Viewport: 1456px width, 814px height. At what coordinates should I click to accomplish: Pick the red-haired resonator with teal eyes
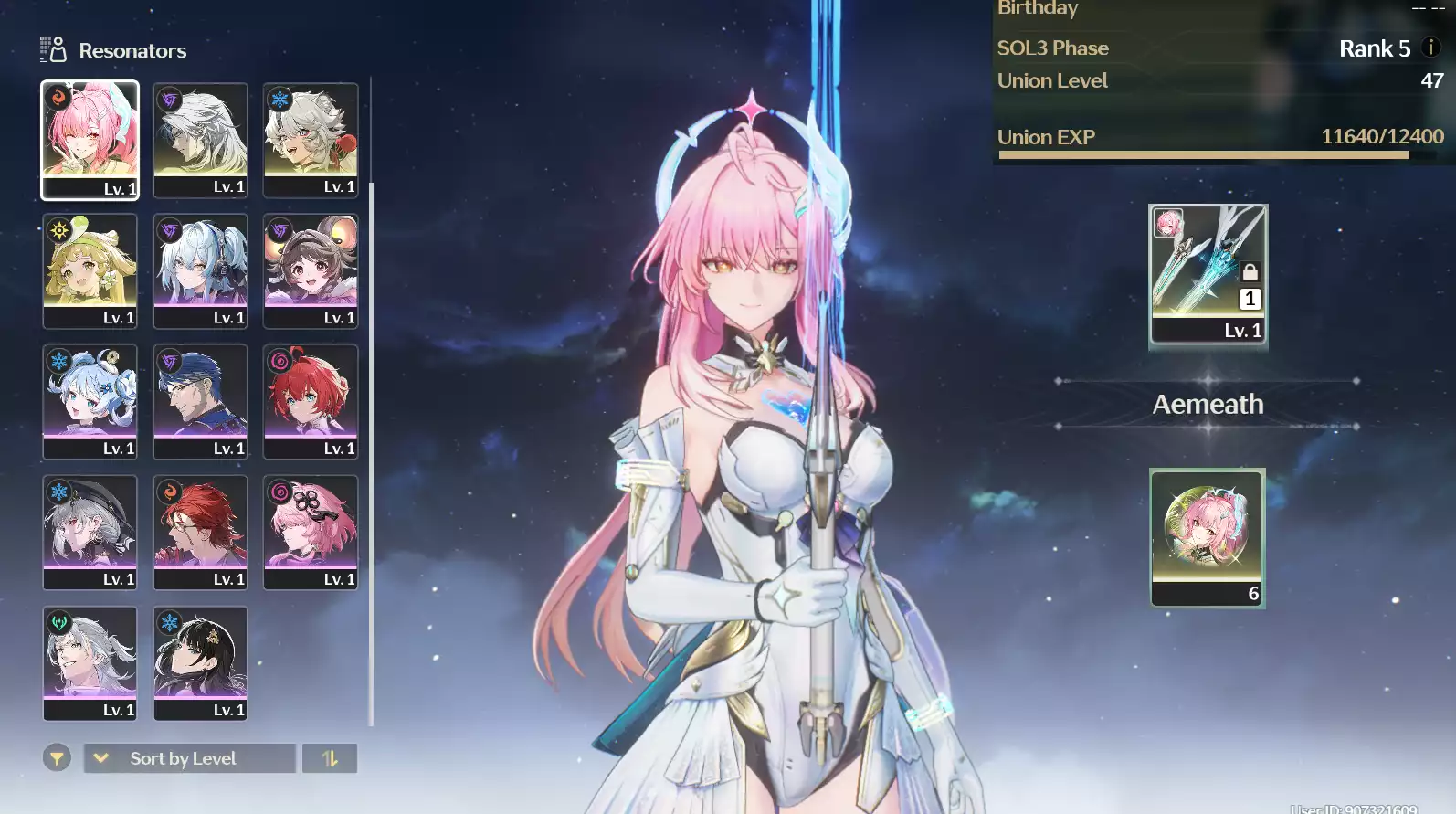click(x=311, y=401)
